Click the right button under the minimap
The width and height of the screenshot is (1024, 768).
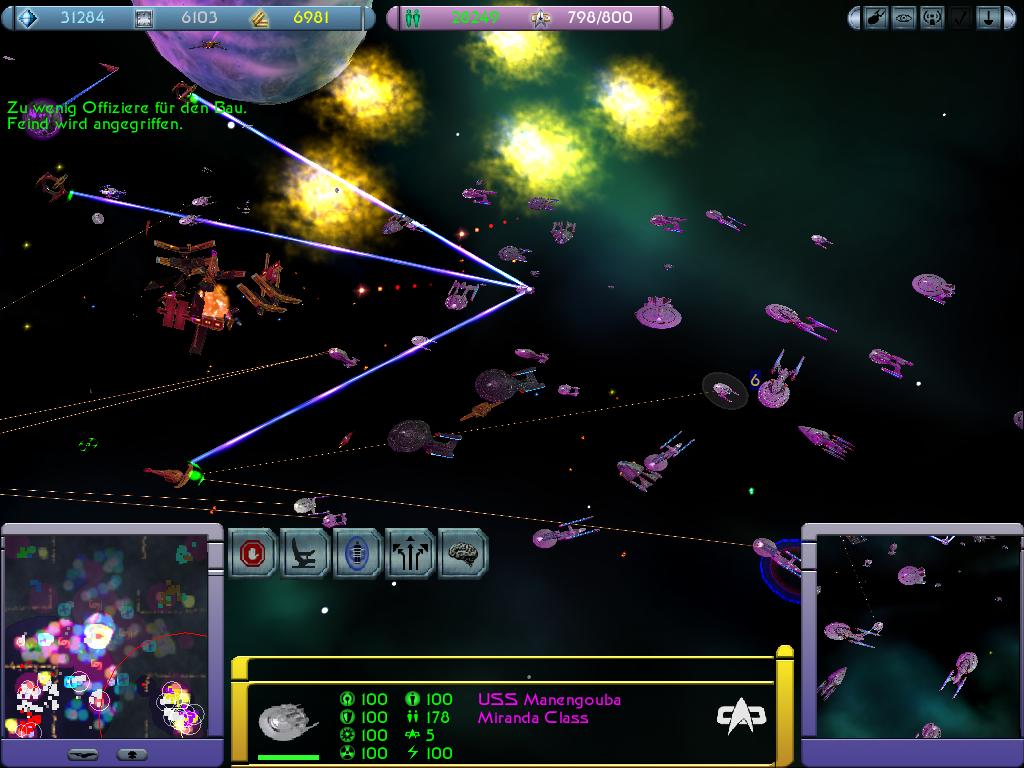click(132, 753)
